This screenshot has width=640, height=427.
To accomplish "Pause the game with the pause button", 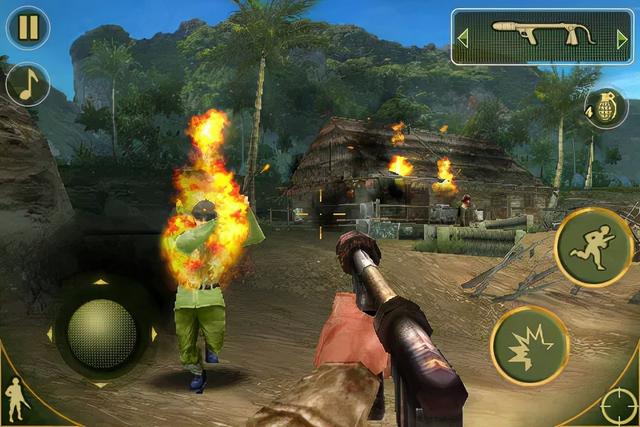I will click(28, 28).
